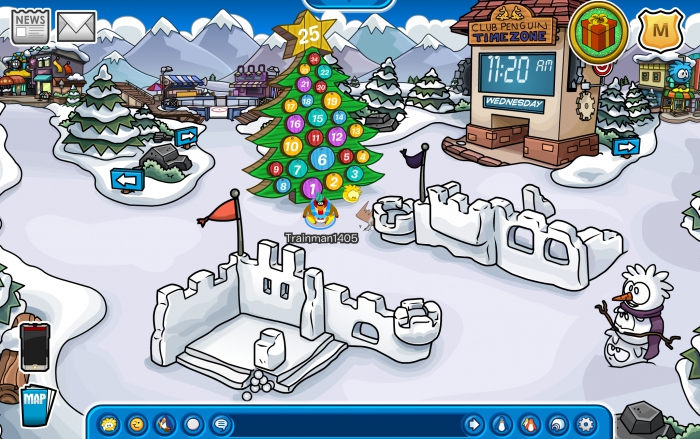Open the friends list
The image size is (700, 439).
[x=529, y=424]
